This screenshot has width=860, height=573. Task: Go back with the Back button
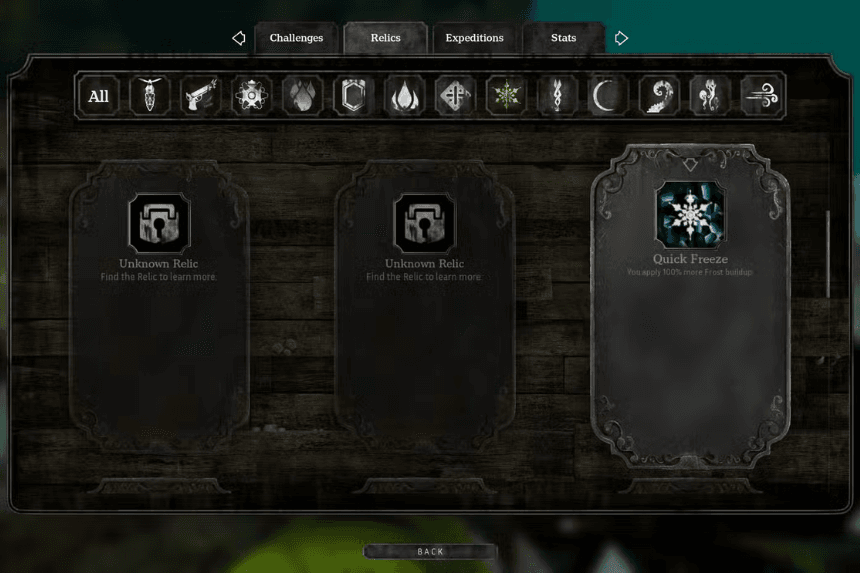coord(430,551)
